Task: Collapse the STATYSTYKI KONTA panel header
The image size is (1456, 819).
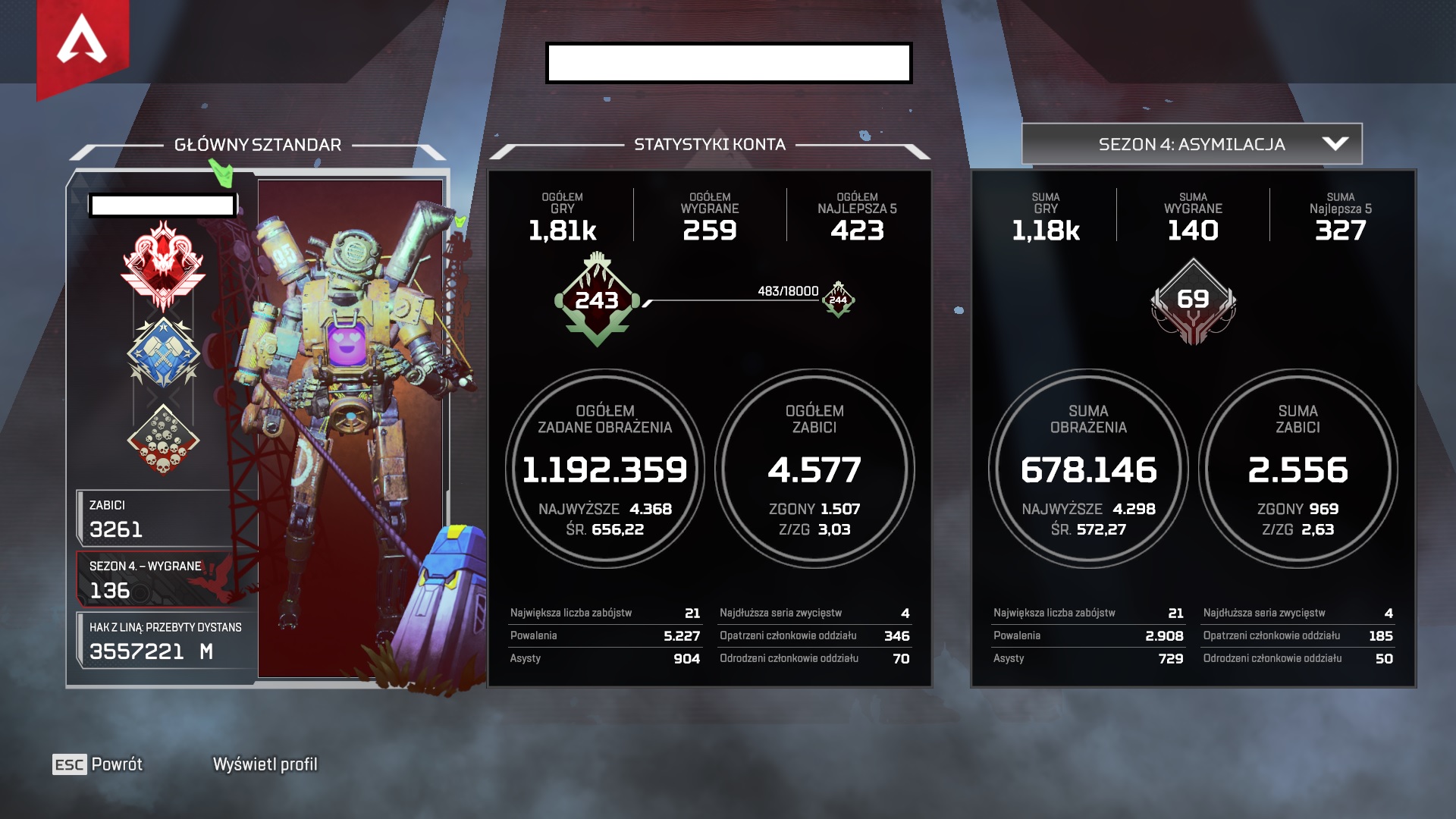Action: (711, 144)
